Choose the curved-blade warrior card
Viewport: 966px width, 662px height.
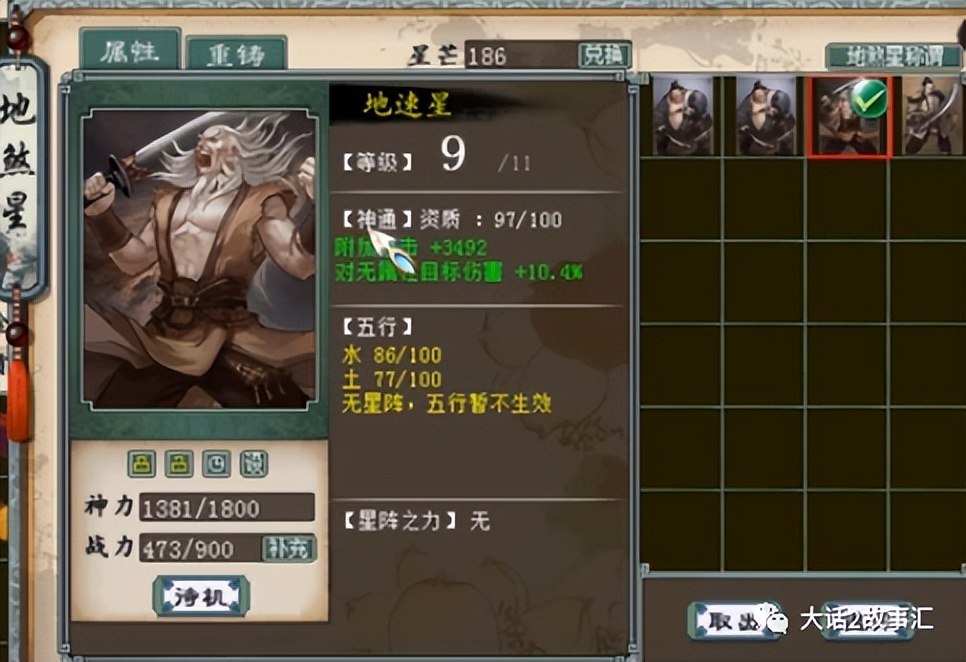click(931, 117)
